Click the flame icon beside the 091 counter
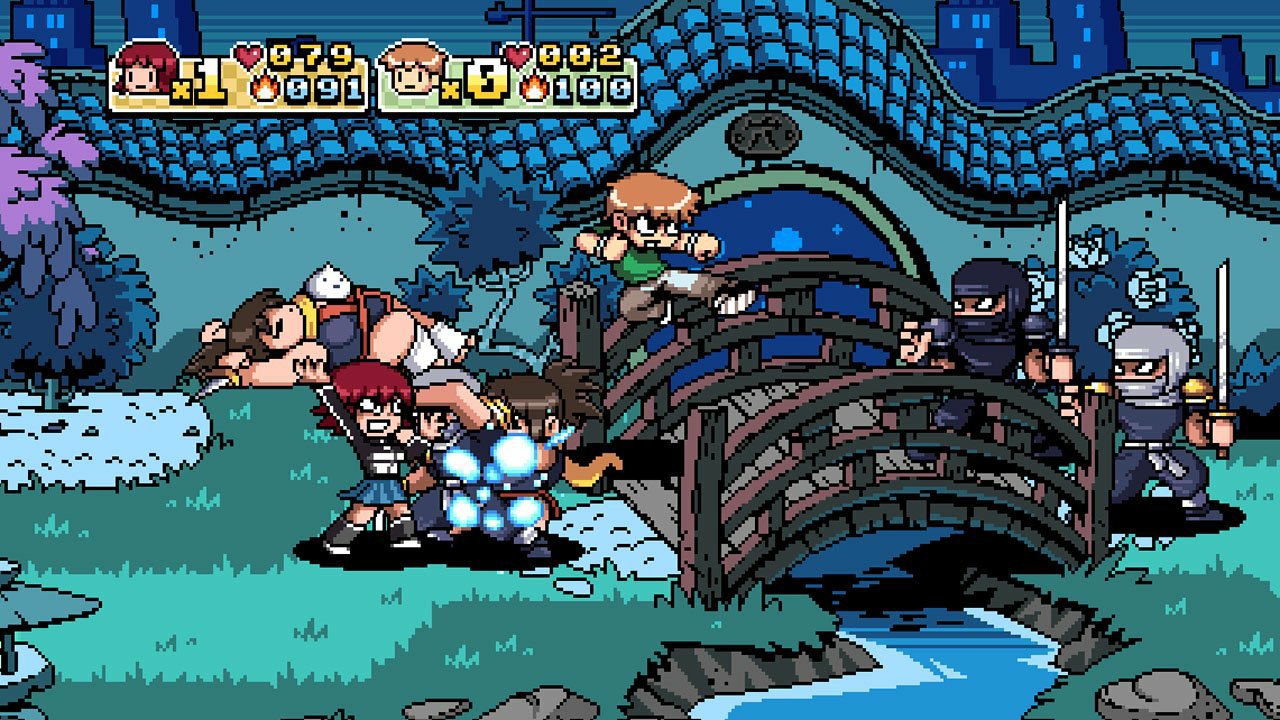1280x720 pixels. (265, 88)
